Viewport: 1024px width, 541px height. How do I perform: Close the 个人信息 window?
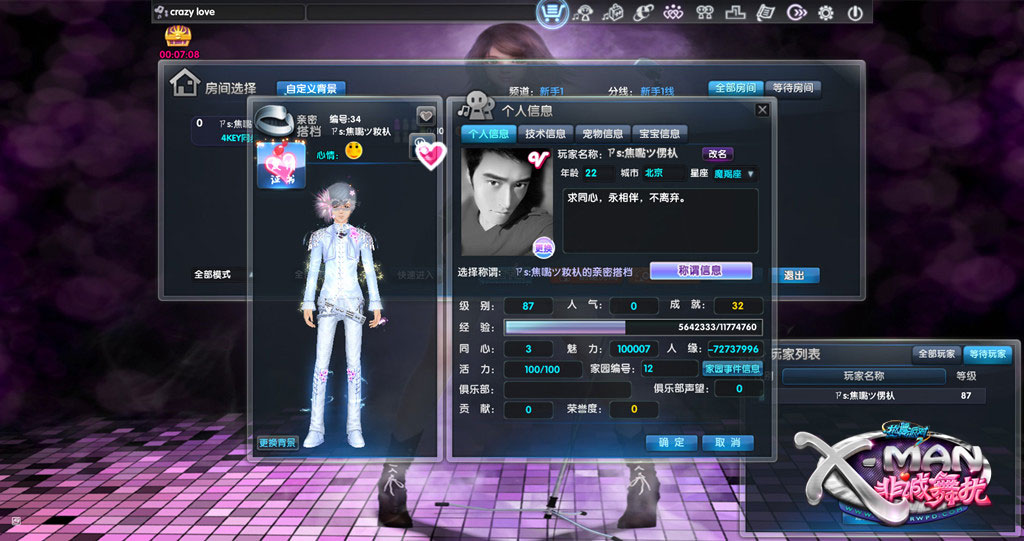(x=762, y=110)
